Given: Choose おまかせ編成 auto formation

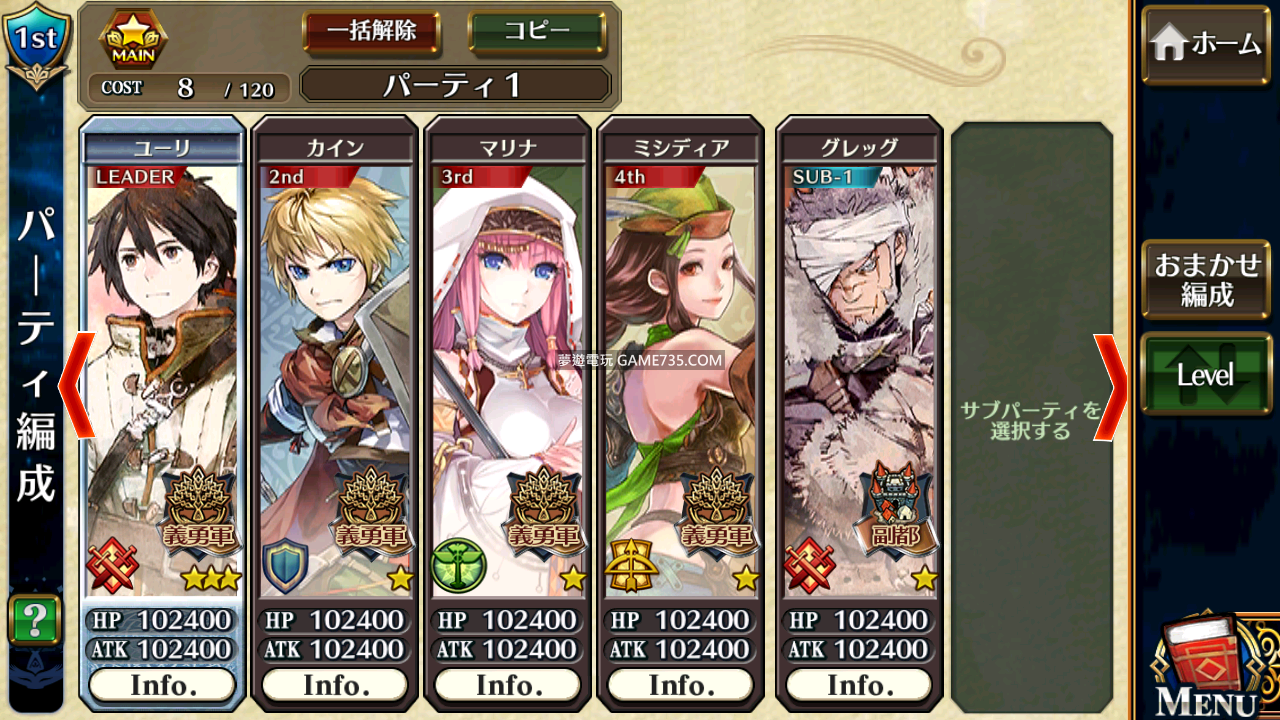Looking at the screenshot, I should [x=1206, y=280].
